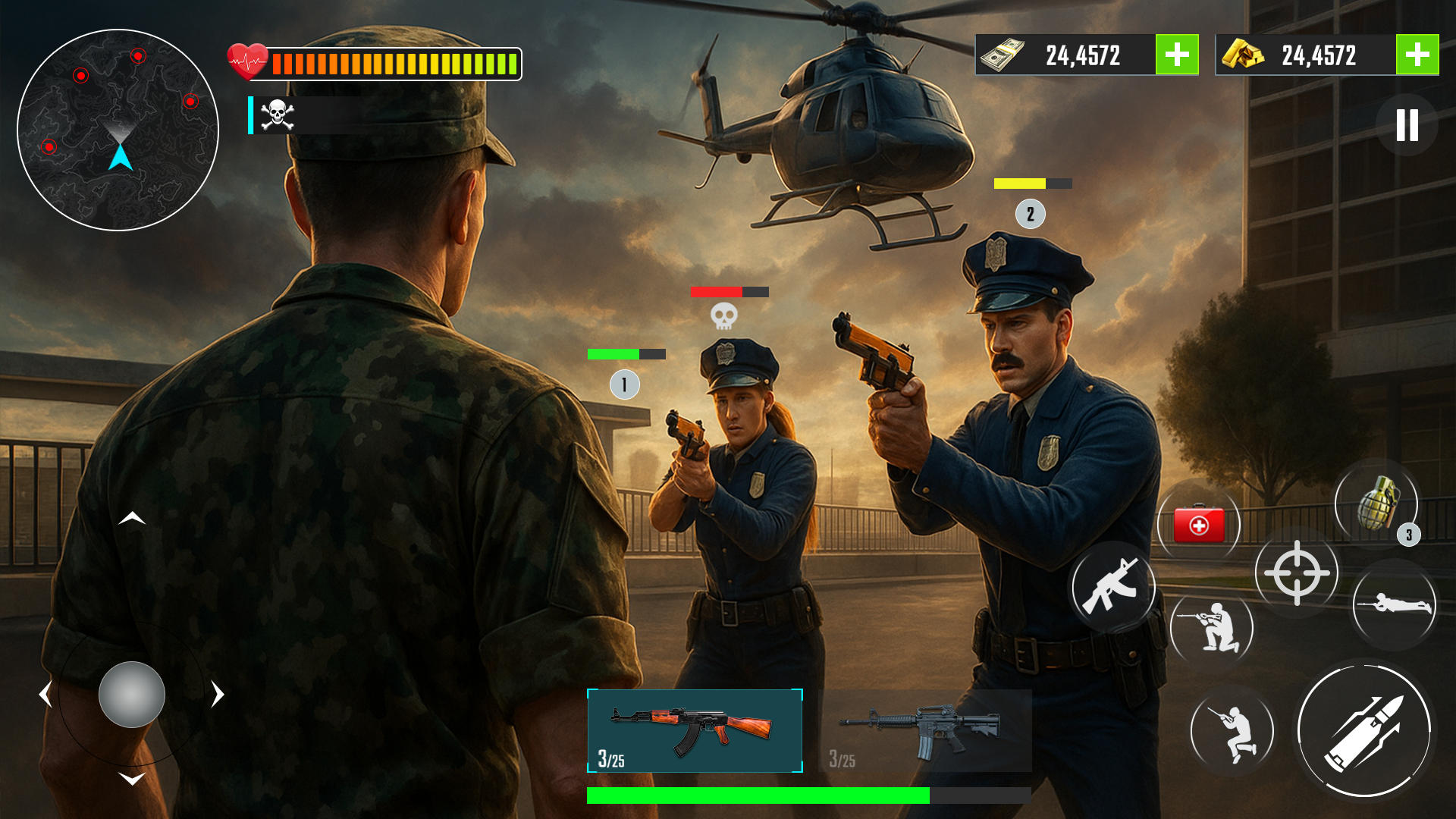The image size is (1456, 819).
Task: Aim with the crosshair scope button
Action: click(x=1297, y=573)
